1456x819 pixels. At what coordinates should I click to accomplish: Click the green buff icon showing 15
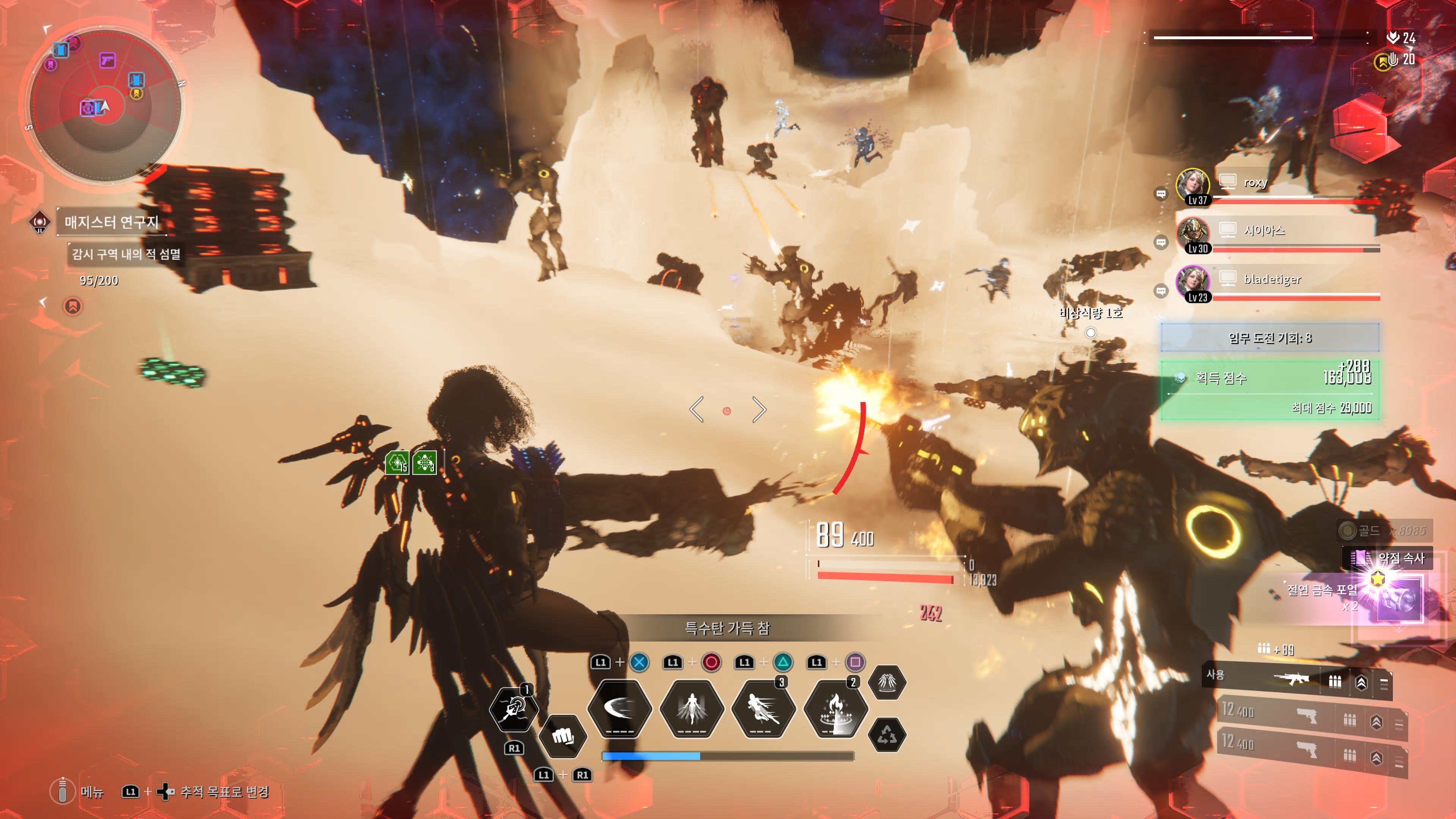(x=397, y=463)
